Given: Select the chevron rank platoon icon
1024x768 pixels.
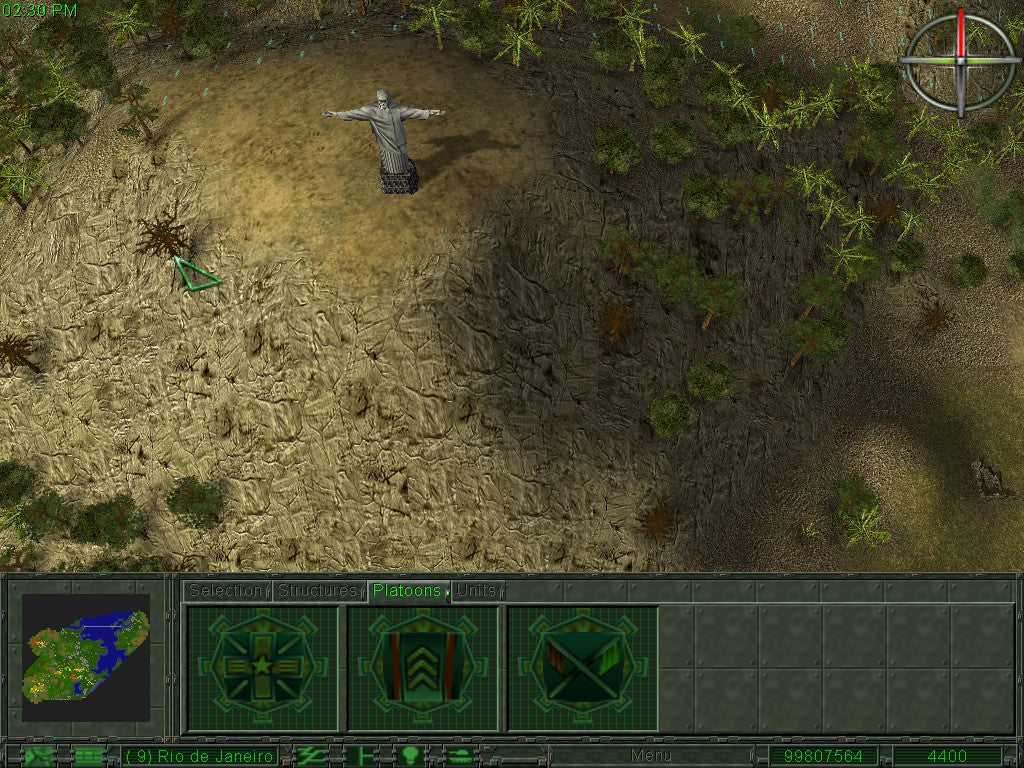Looking at the screenshot, I should pyautogui.click(x=423, y=667).
